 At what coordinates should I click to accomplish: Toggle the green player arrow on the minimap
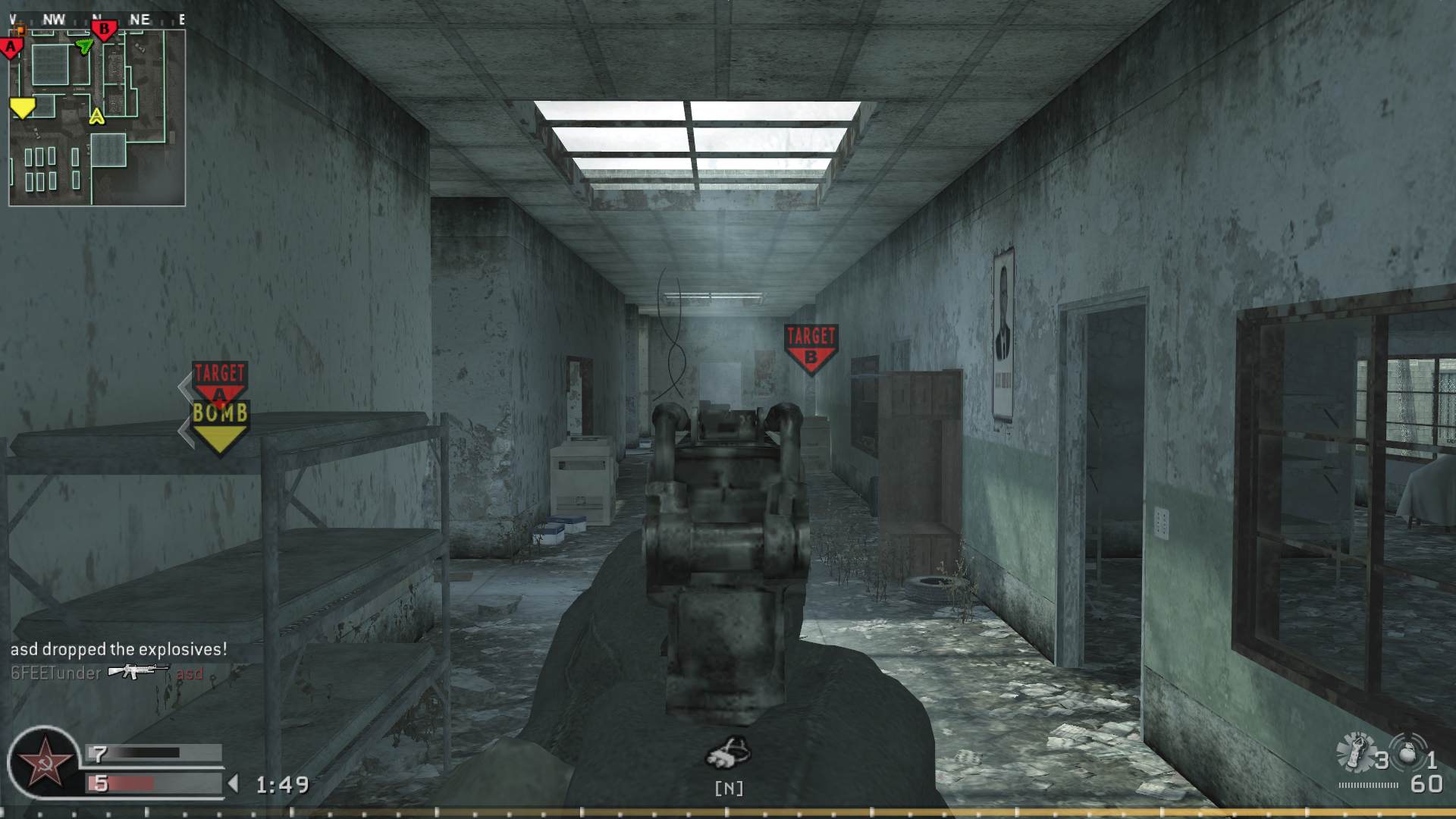pyautogui.click(x=85, y=45)
